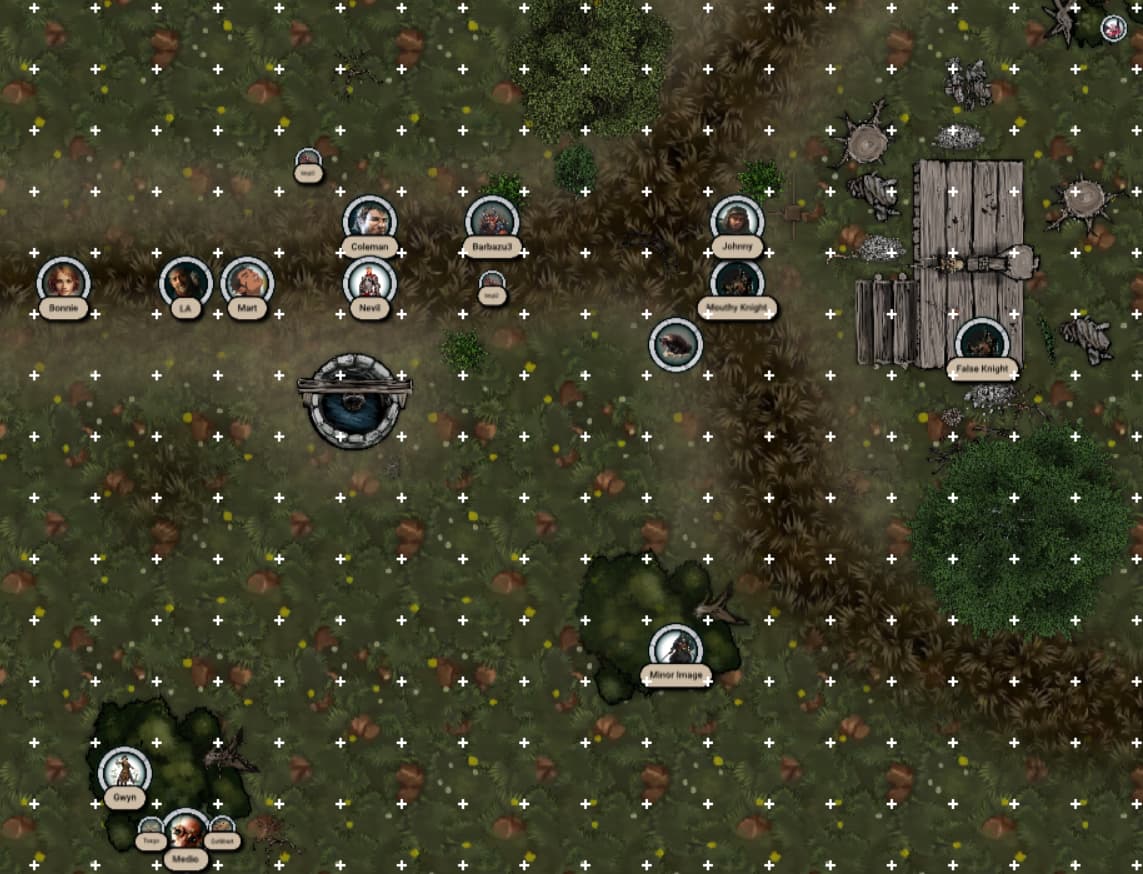
Task: Choose the Minor Image token
Action: [676, 649]
